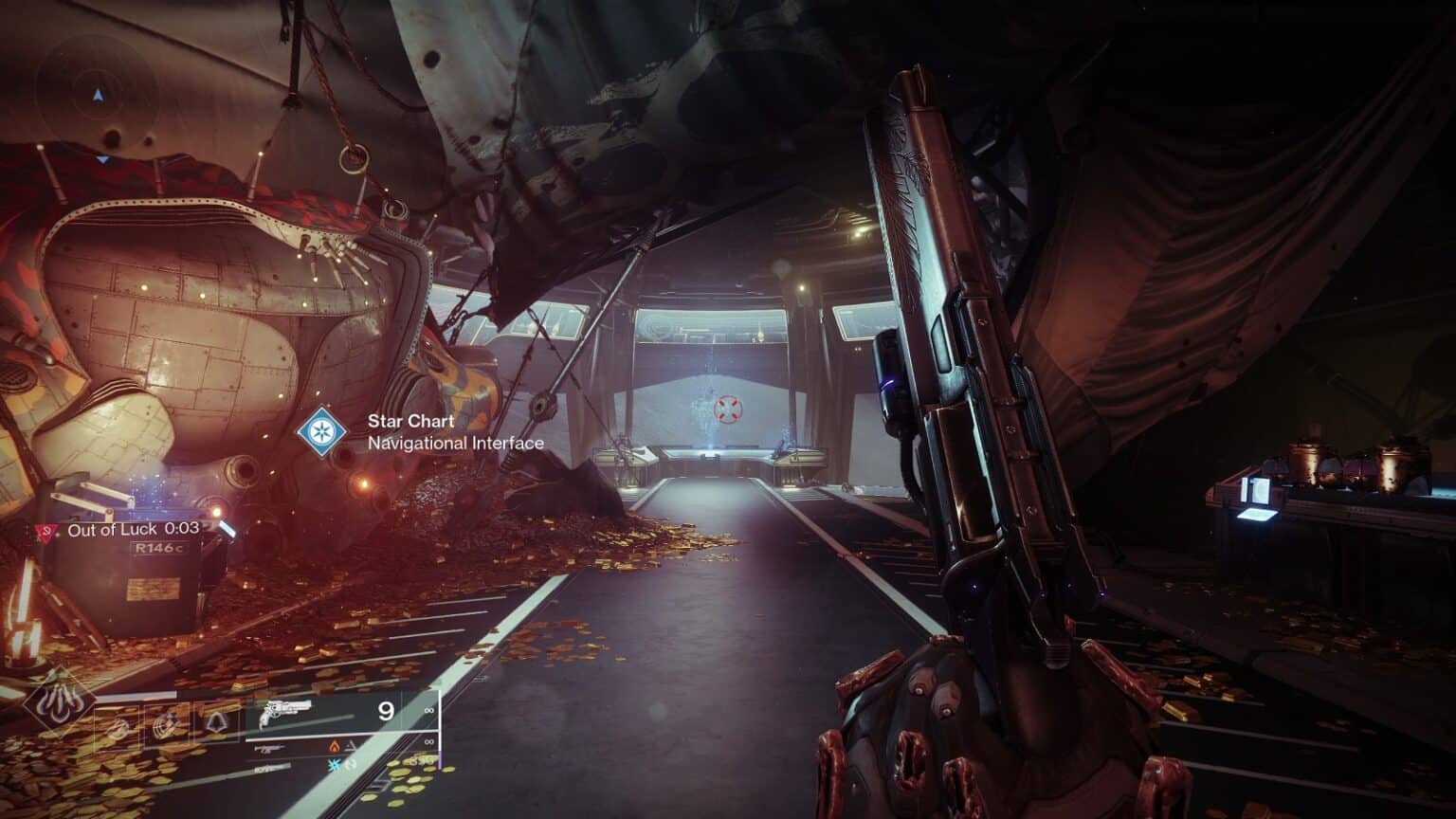The height and width of the screenshot is (819, 1456).
Task: Click the red Out of Luck debuff icon
Action: pos(44,531)
